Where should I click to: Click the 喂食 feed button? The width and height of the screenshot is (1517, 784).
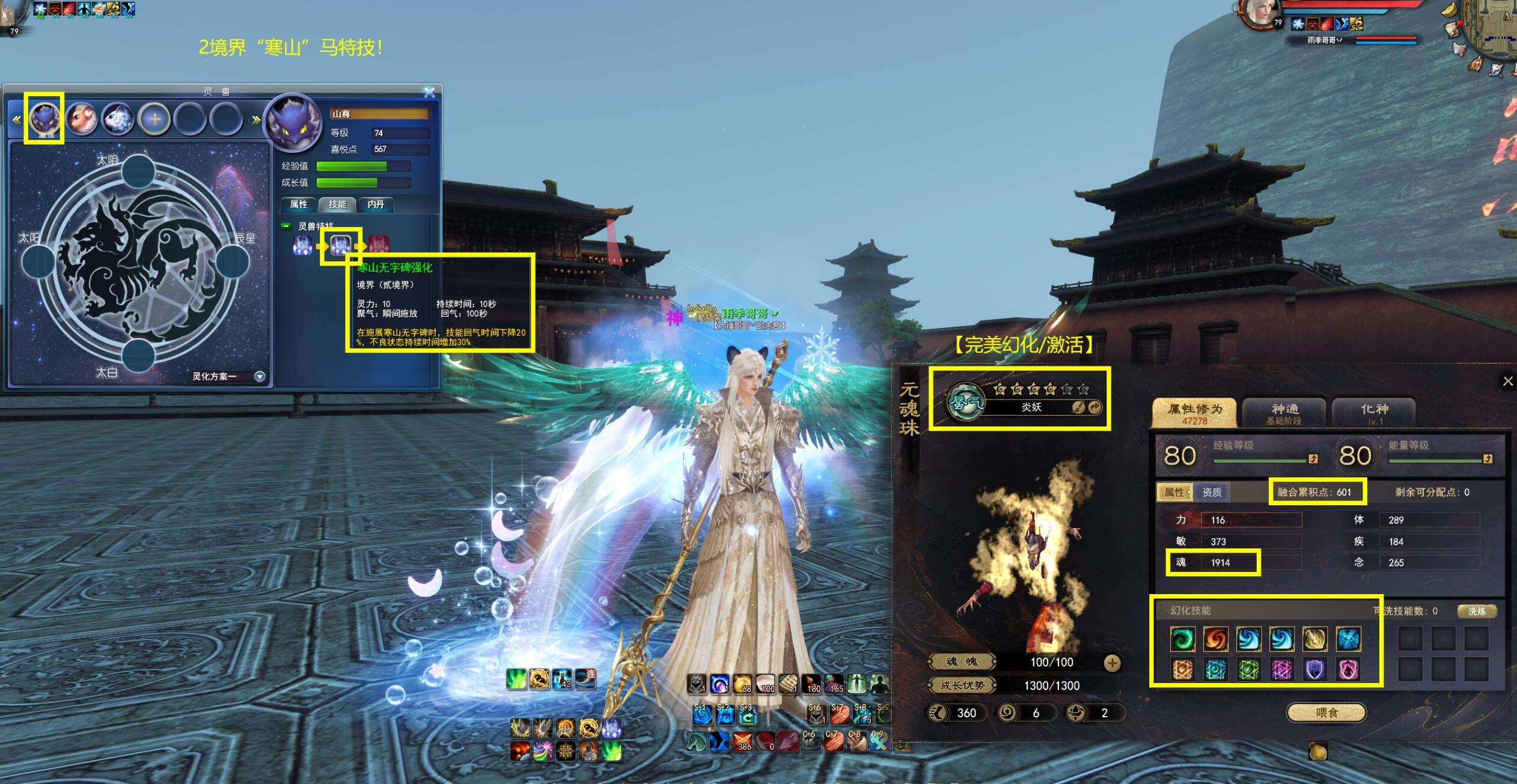click(x=1326, y=713)
